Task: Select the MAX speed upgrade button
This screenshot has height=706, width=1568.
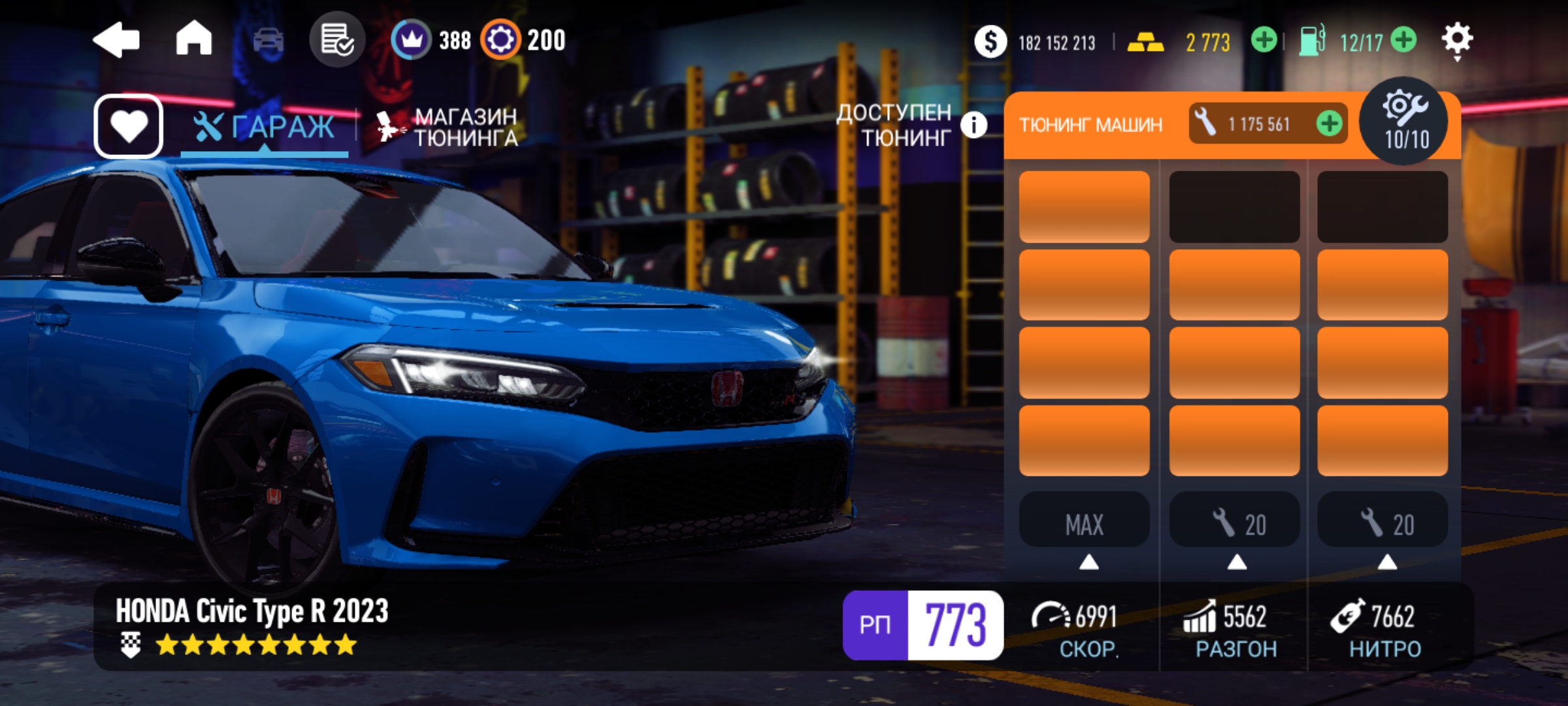Action: click(x=1085, y=524)
